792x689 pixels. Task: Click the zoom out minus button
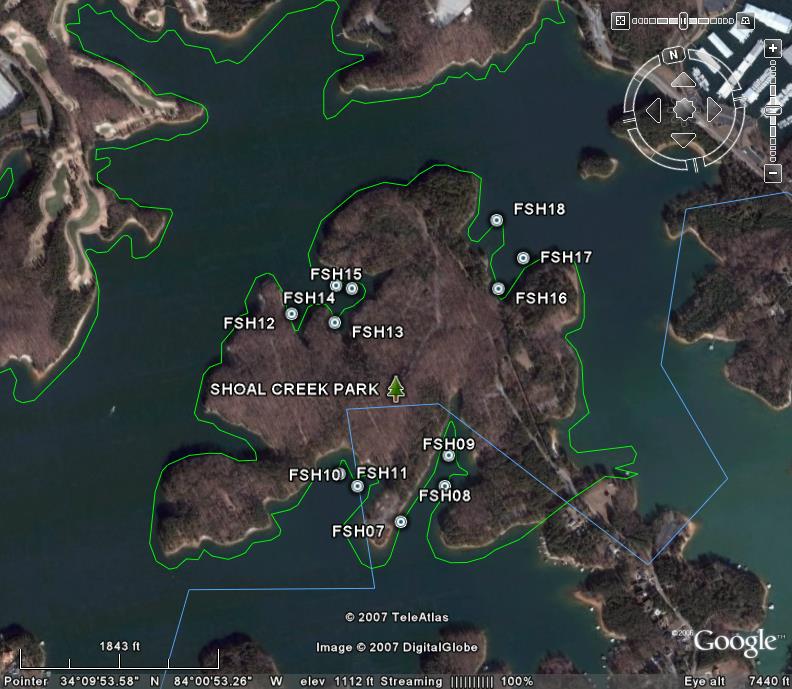(x=772, y=174)
